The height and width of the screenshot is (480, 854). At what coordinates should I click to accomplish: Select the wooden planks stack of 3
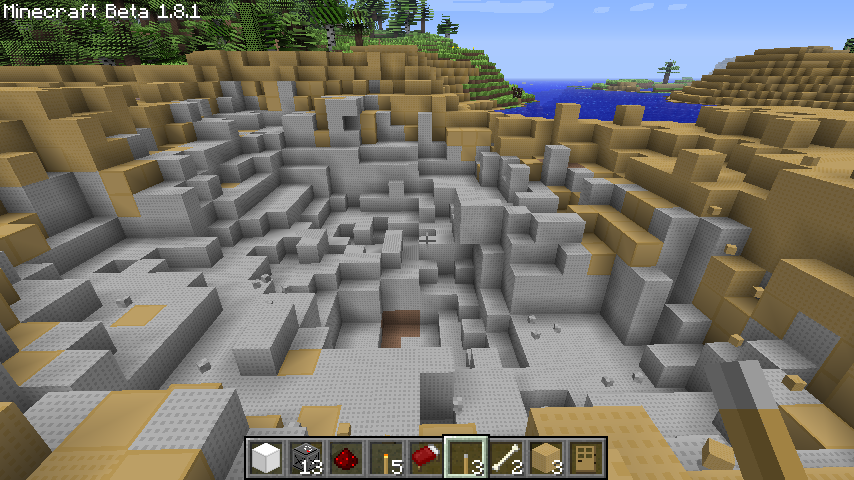point(546,459)
